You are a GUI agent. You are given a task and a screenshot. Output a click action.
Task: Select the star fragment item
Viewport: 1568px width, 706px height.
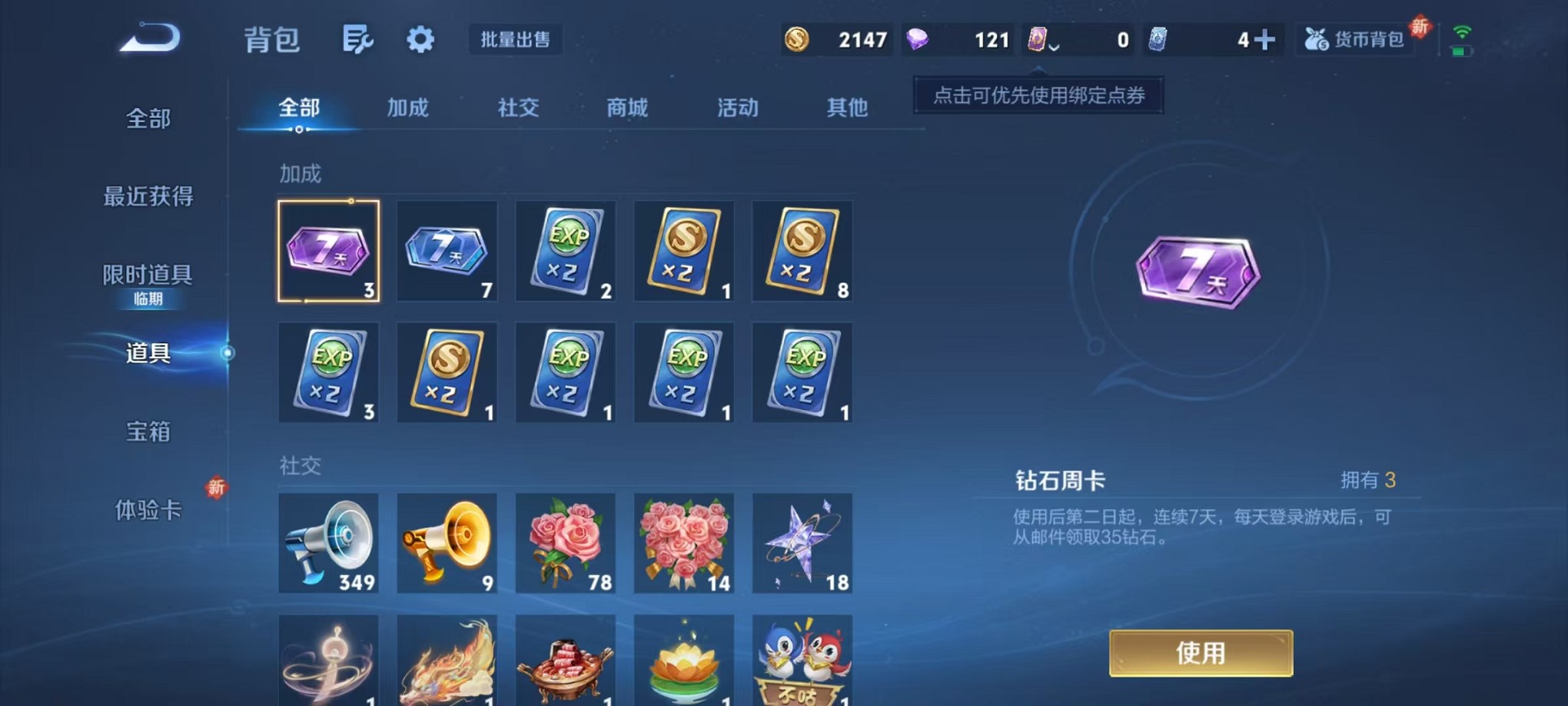click(802, 543)
